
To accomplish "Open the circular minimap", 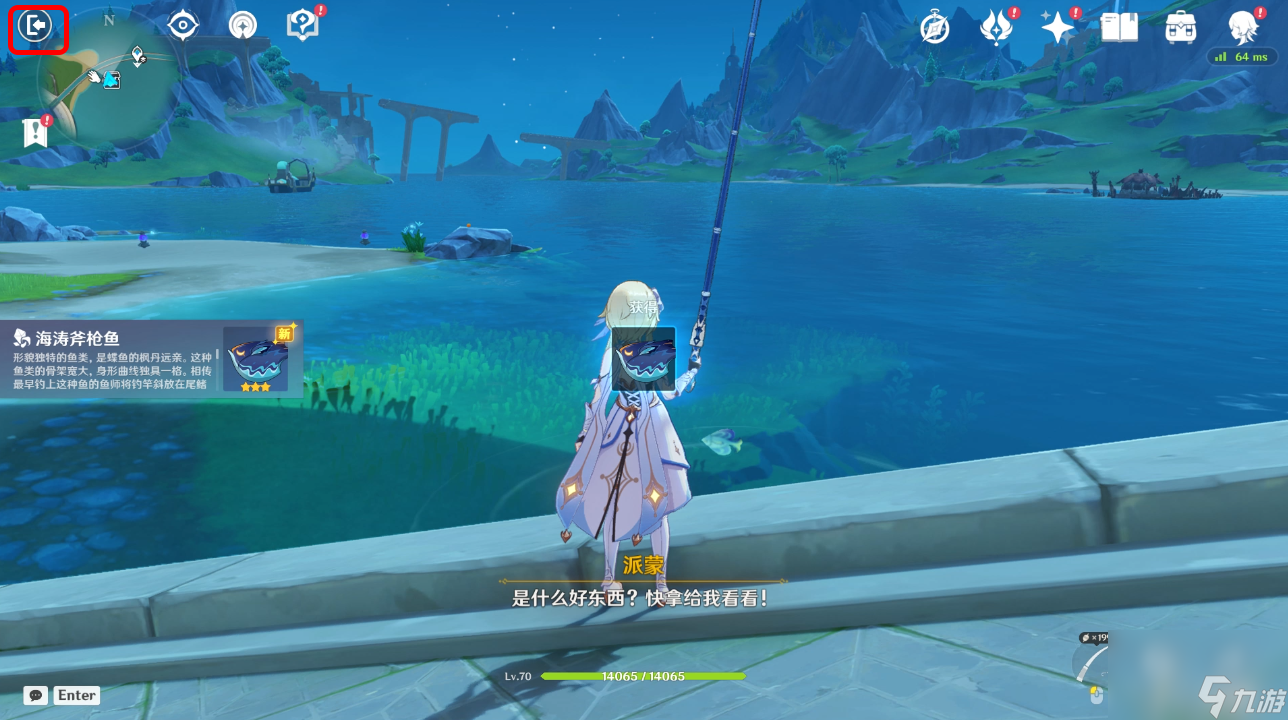I will click(x=108, y=80).
